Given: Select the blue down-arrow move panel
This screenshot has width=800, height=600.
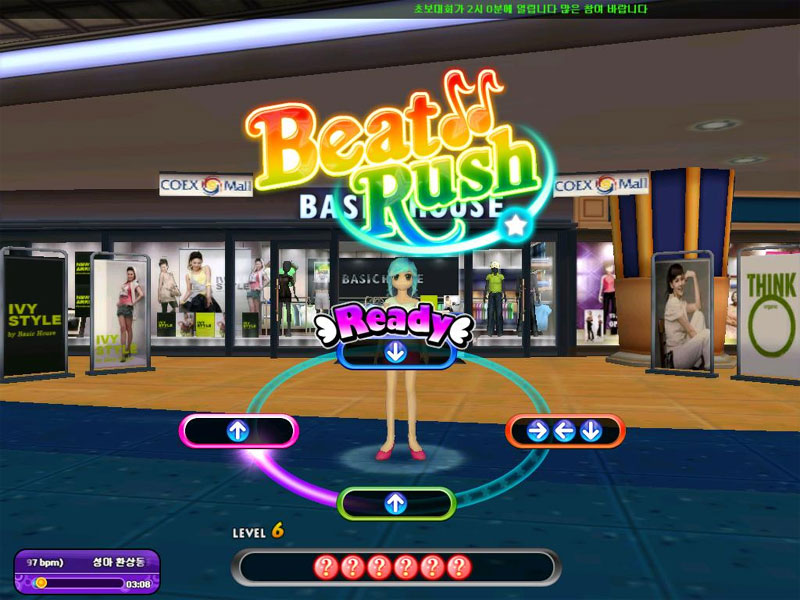Looking at the screenshot, I should (396, 352).
